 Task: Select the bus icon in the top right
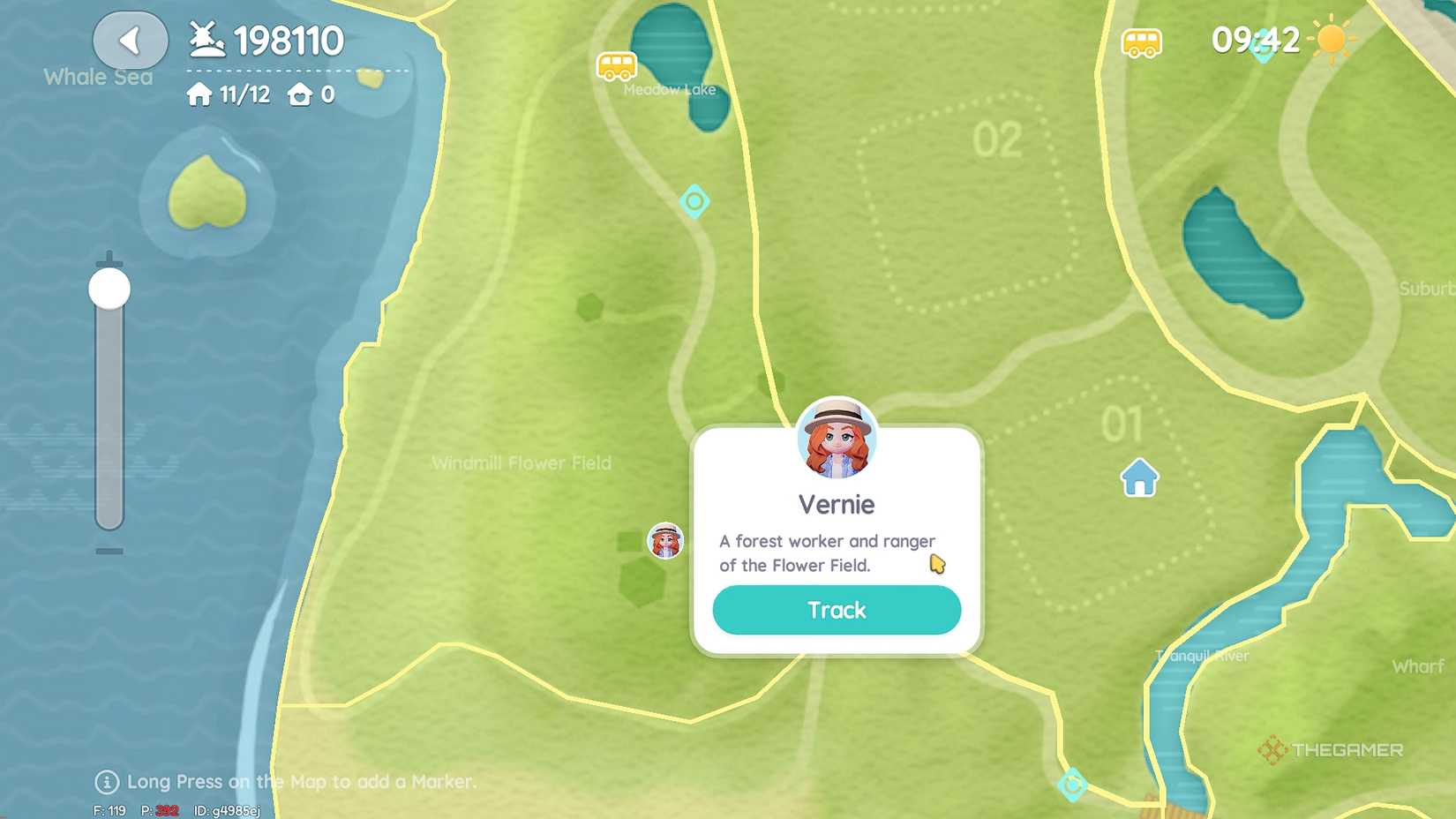coord(1142,41)
